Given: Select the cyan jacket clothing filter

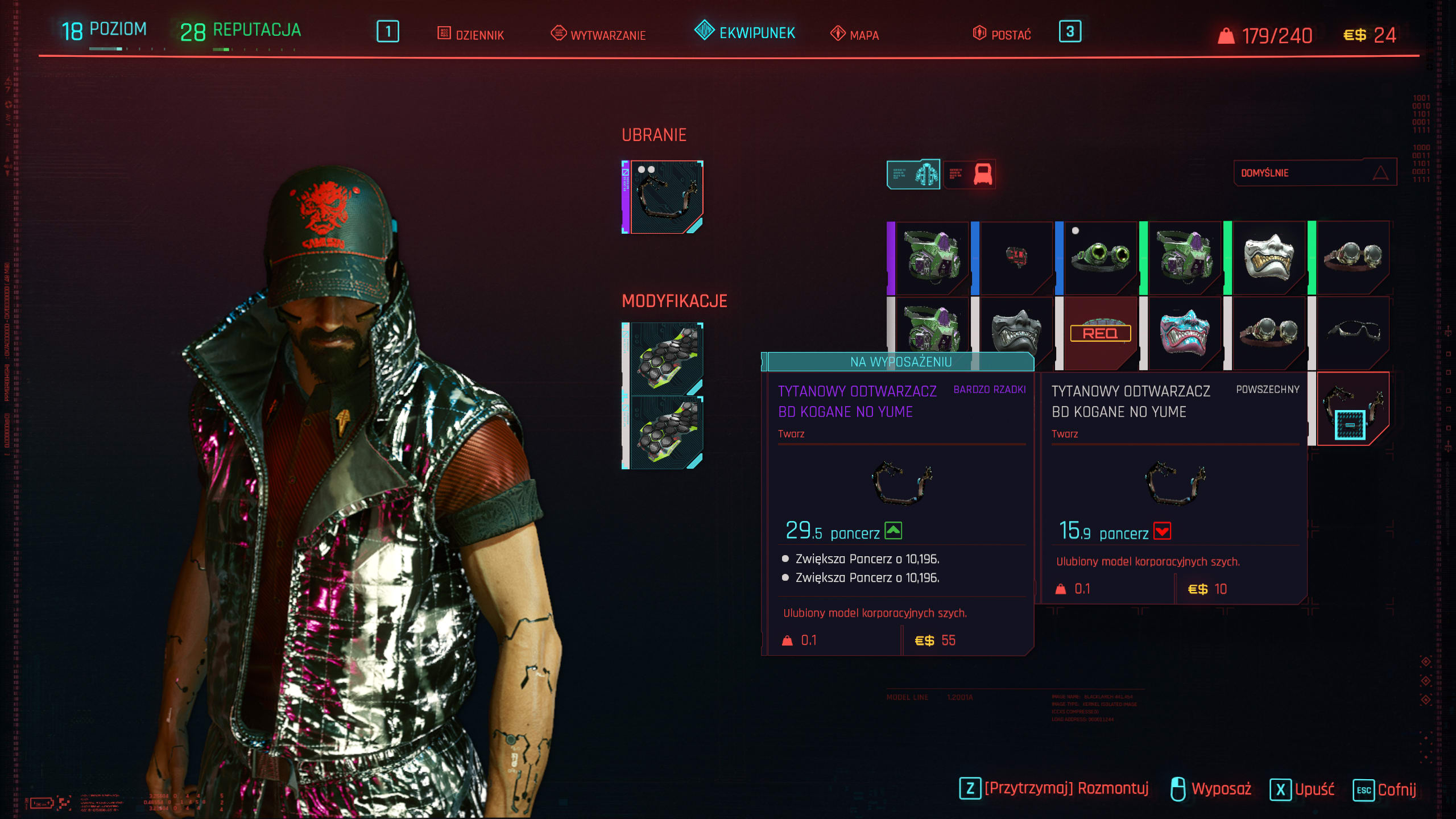Looking at the screenshot, I should pos(913,174).
